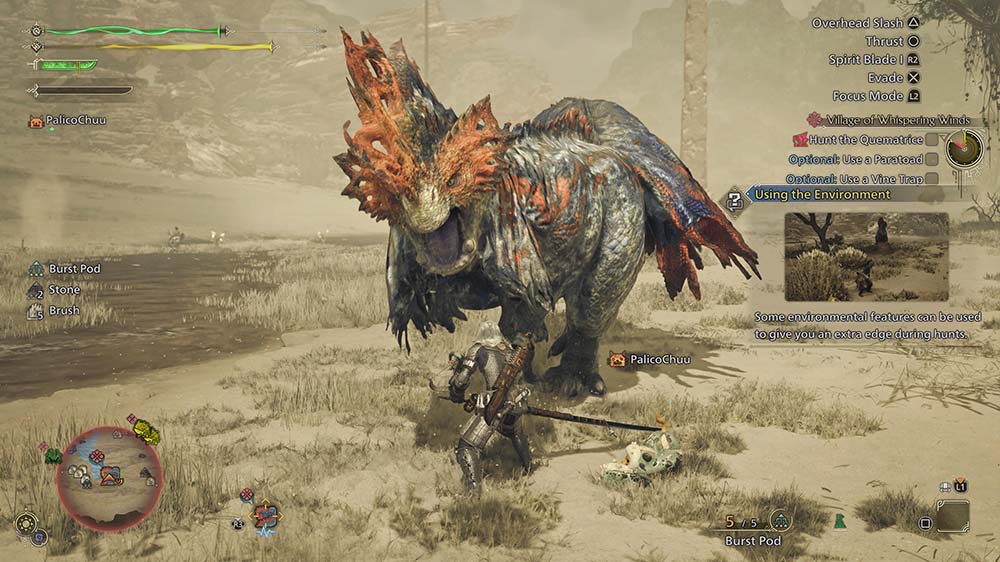Click the quest timer clock dial
The image size is (1000, 562).
point(965,148)
